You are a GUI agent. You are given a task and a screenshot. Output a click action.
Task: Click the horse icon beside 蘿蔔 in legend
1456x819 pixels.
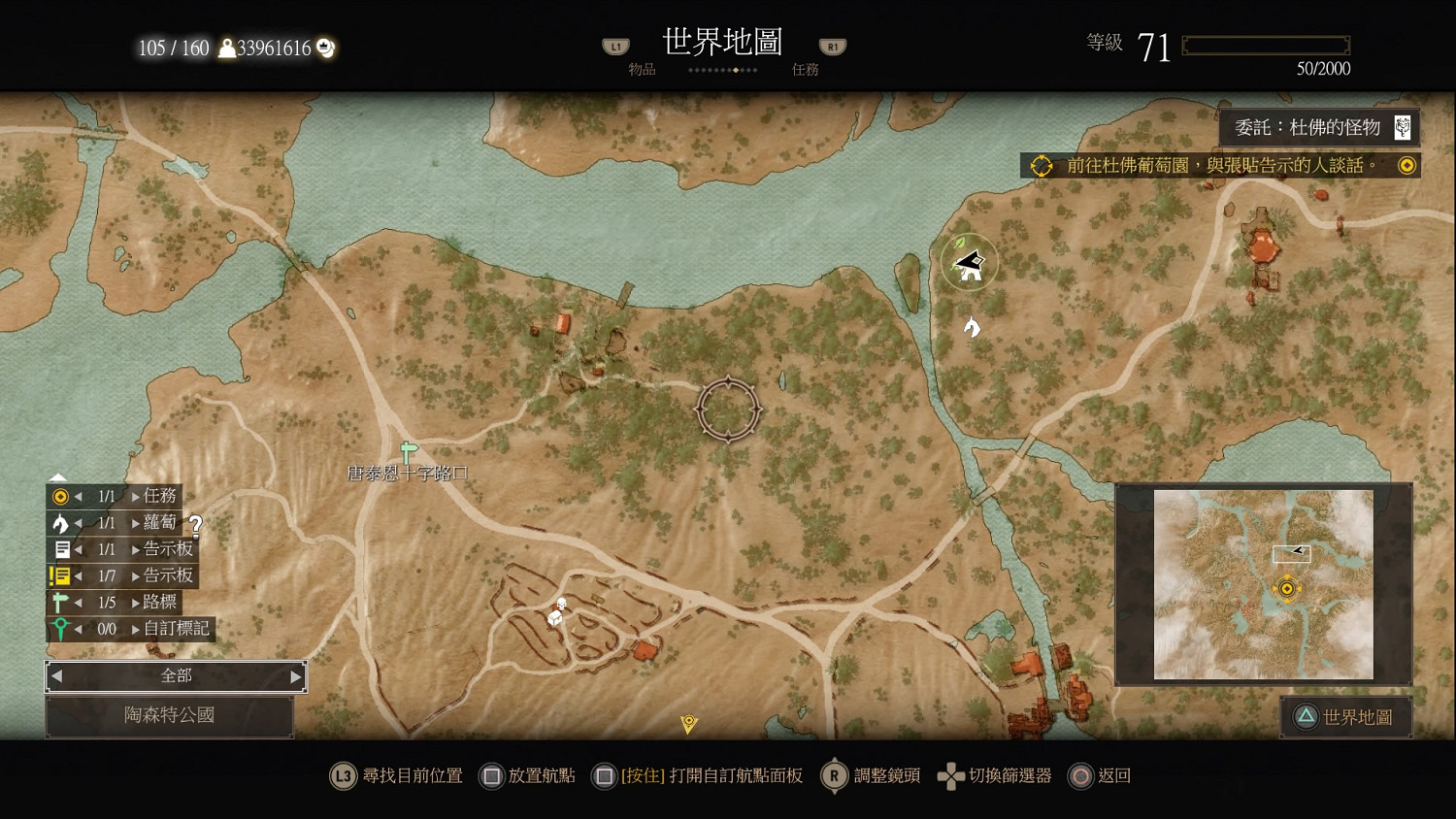click(61, 523)
